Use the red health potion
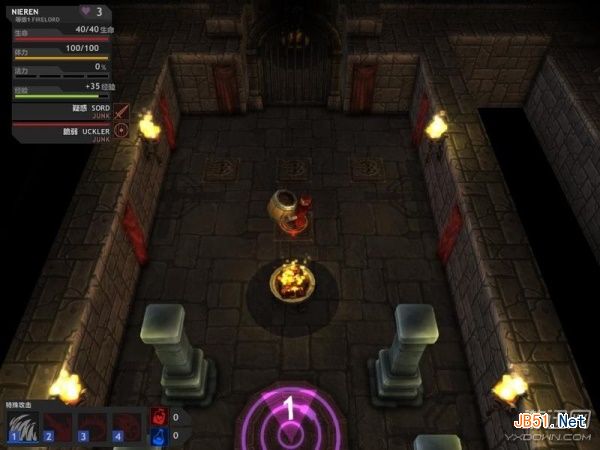The height and width of the screenshot is (450, 600). pyautogui.click(x=159, y=416)
